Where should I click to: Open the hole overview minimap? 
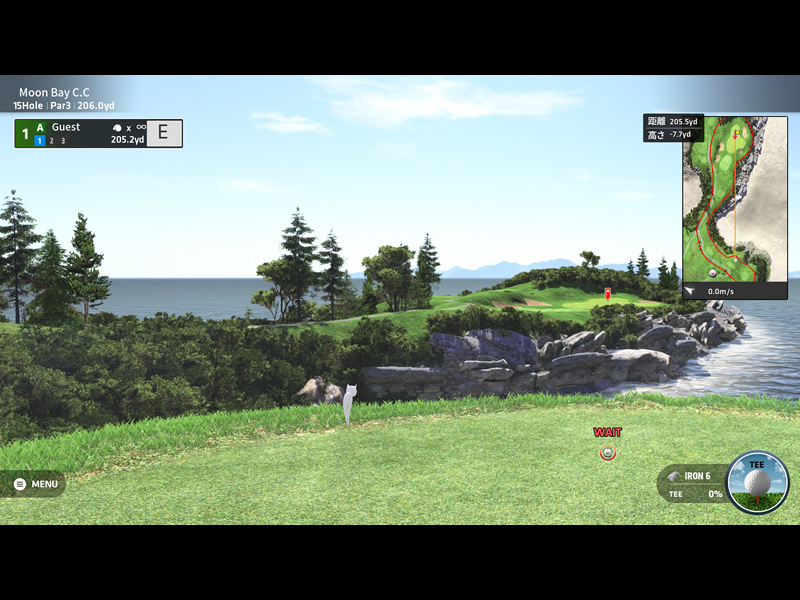pos(727,200)
